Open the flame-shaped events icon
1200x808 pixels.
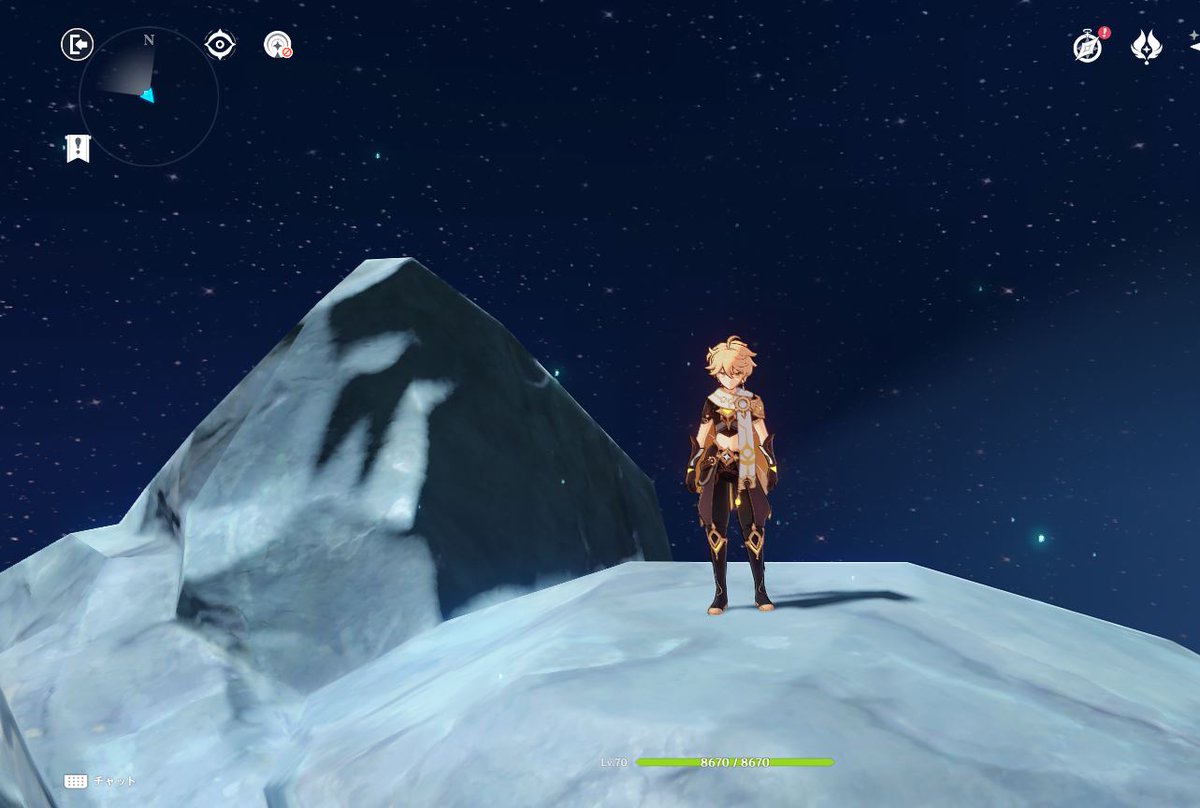1146,47
